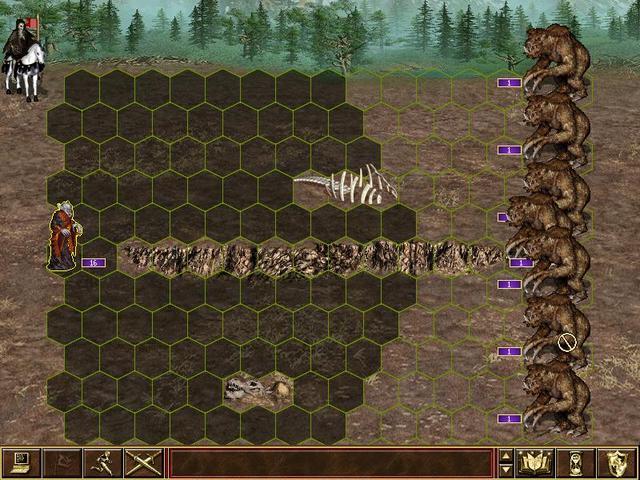640x480 pixels.
Task: Open the combat options menu
Action: click(19, 462)
